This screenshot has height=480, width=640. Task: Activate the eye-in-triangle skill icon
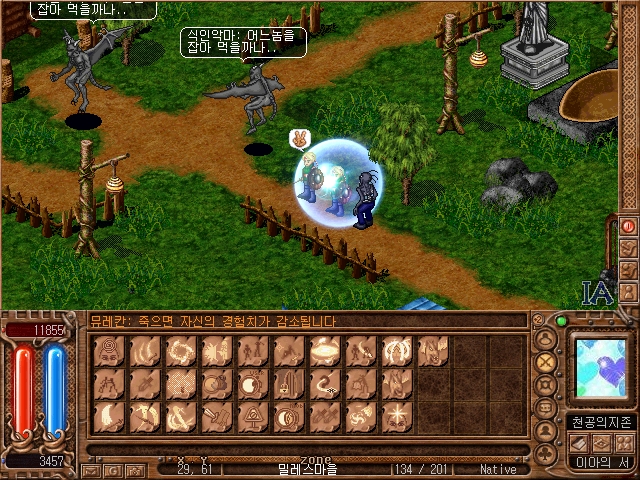pos(252,415)
